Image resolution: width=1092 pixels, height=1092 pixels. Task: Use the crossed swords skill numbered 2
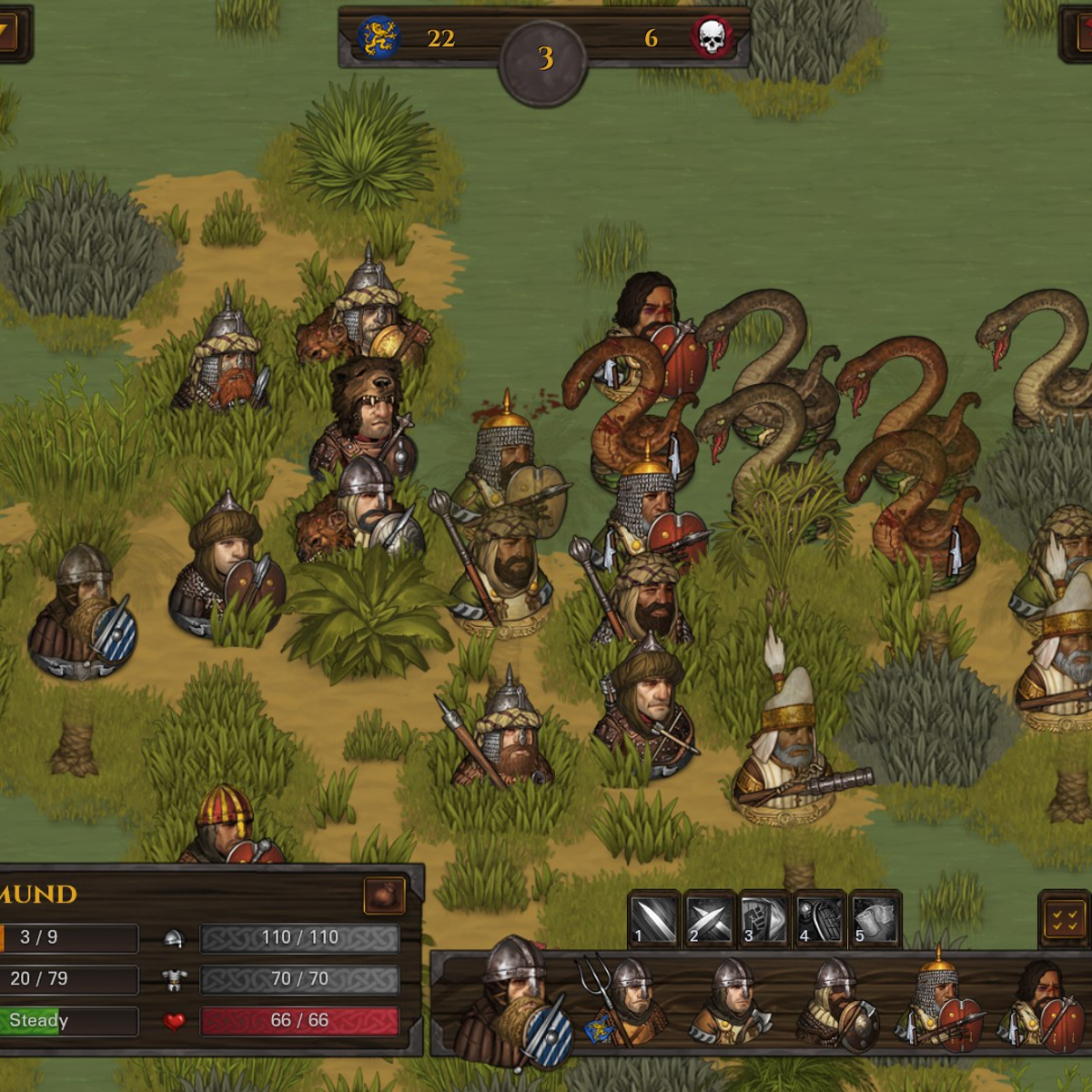click(709, 919)
